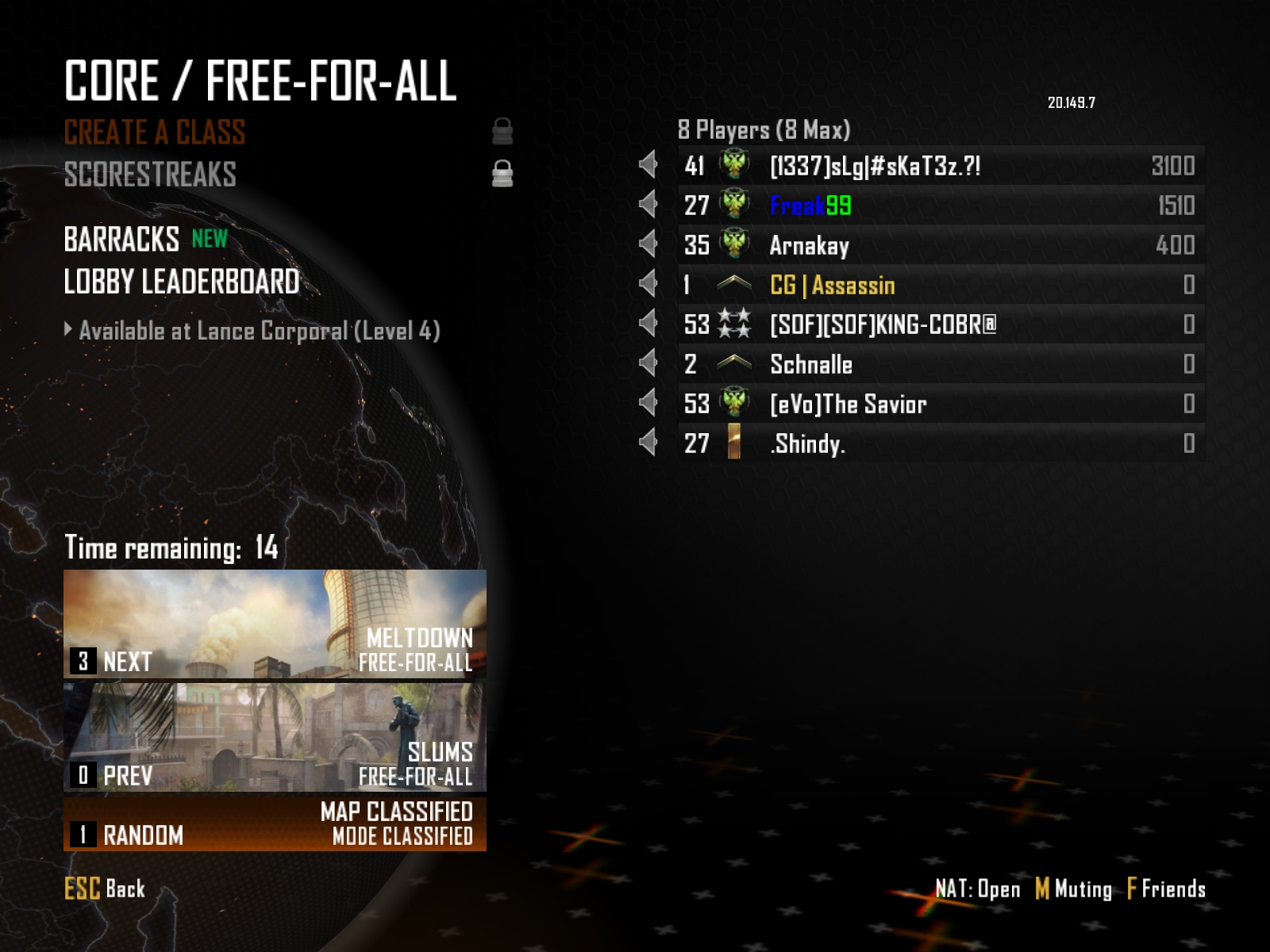This screenshot has height=952, width=1270.
Task: Vote for previous map Slums
Action: pos(275,739)
